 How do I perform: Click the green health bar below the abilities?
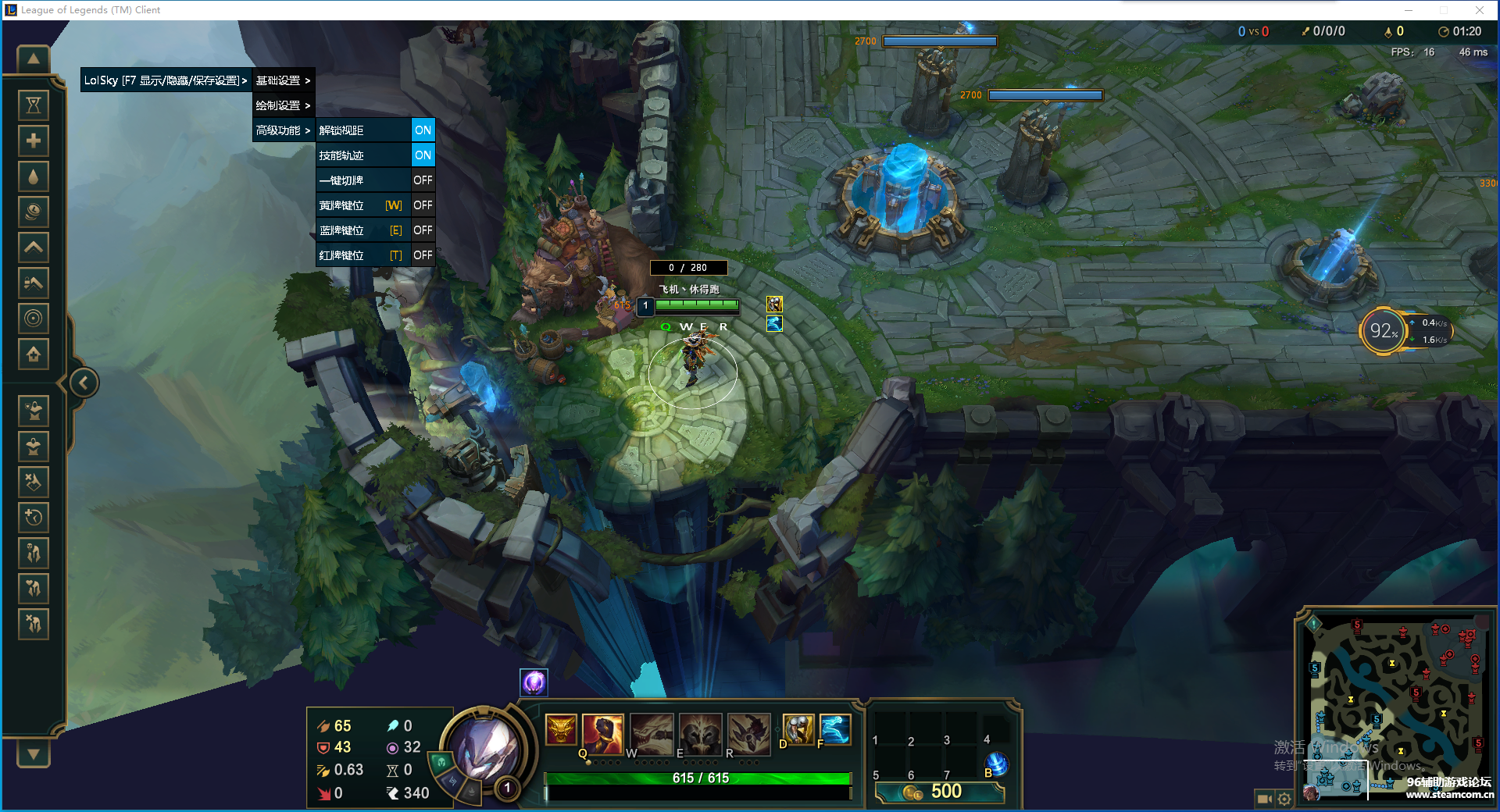698,778
